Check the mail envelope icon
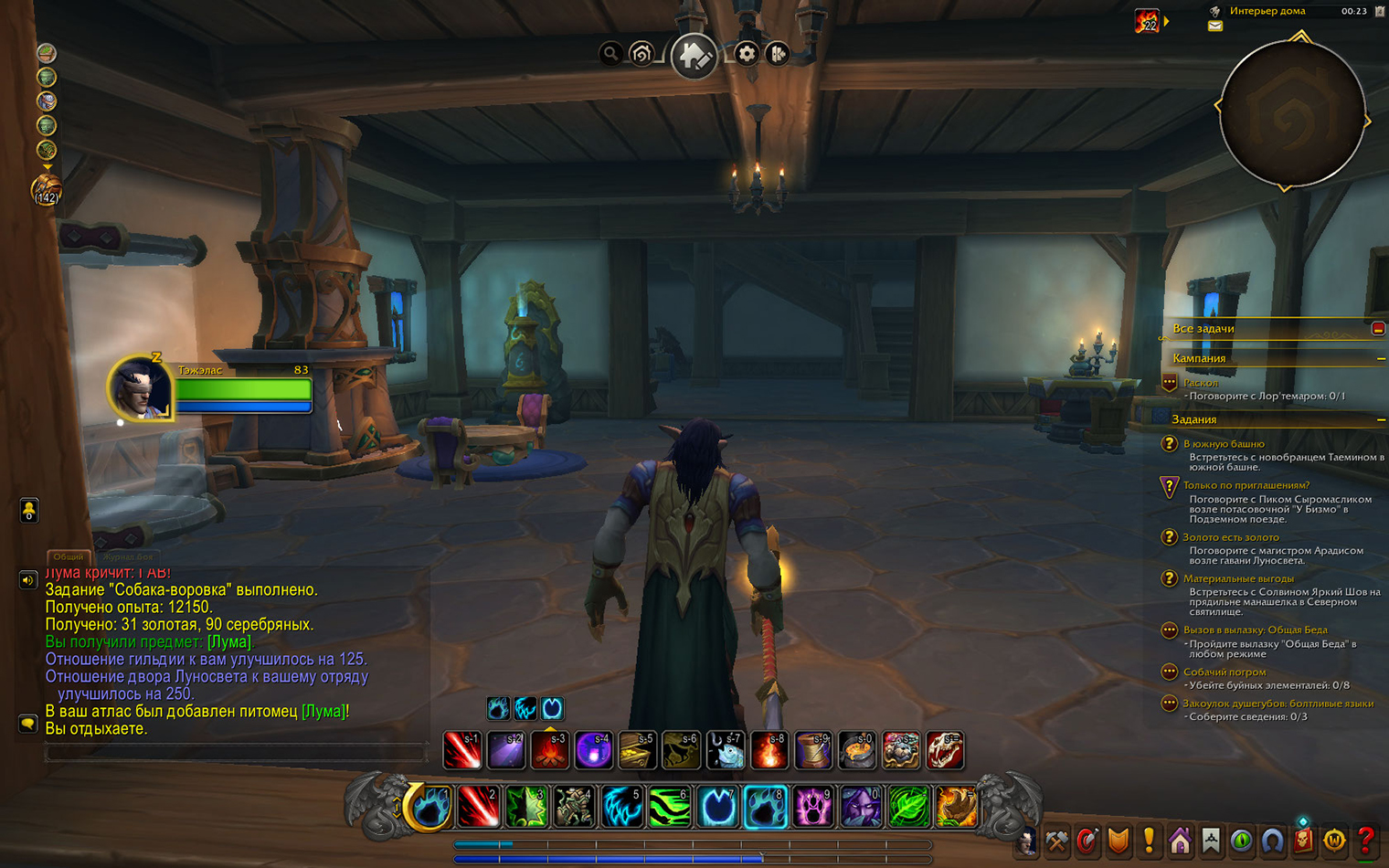This screenshot has width=1389, height=868. point(1215,26)
